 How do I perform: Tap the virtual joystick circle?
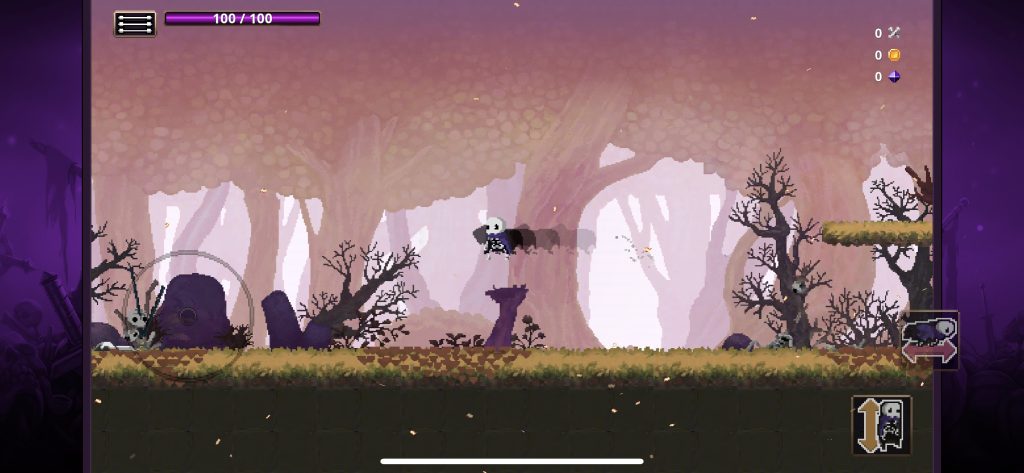pyautogui.click(x=188, y=316)
